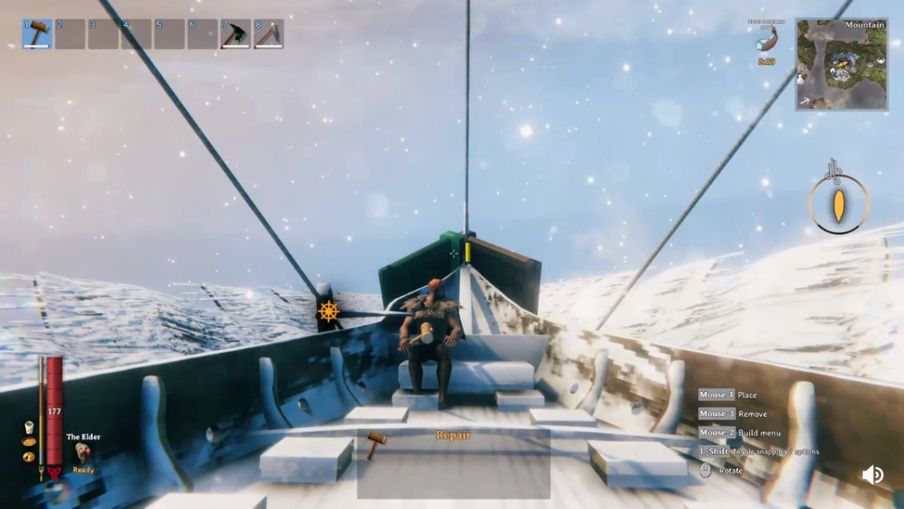Viewport: 904px width, 509px height.
Task: Activate The Elder forsaken power icon
Action: (x=82, y=453)
